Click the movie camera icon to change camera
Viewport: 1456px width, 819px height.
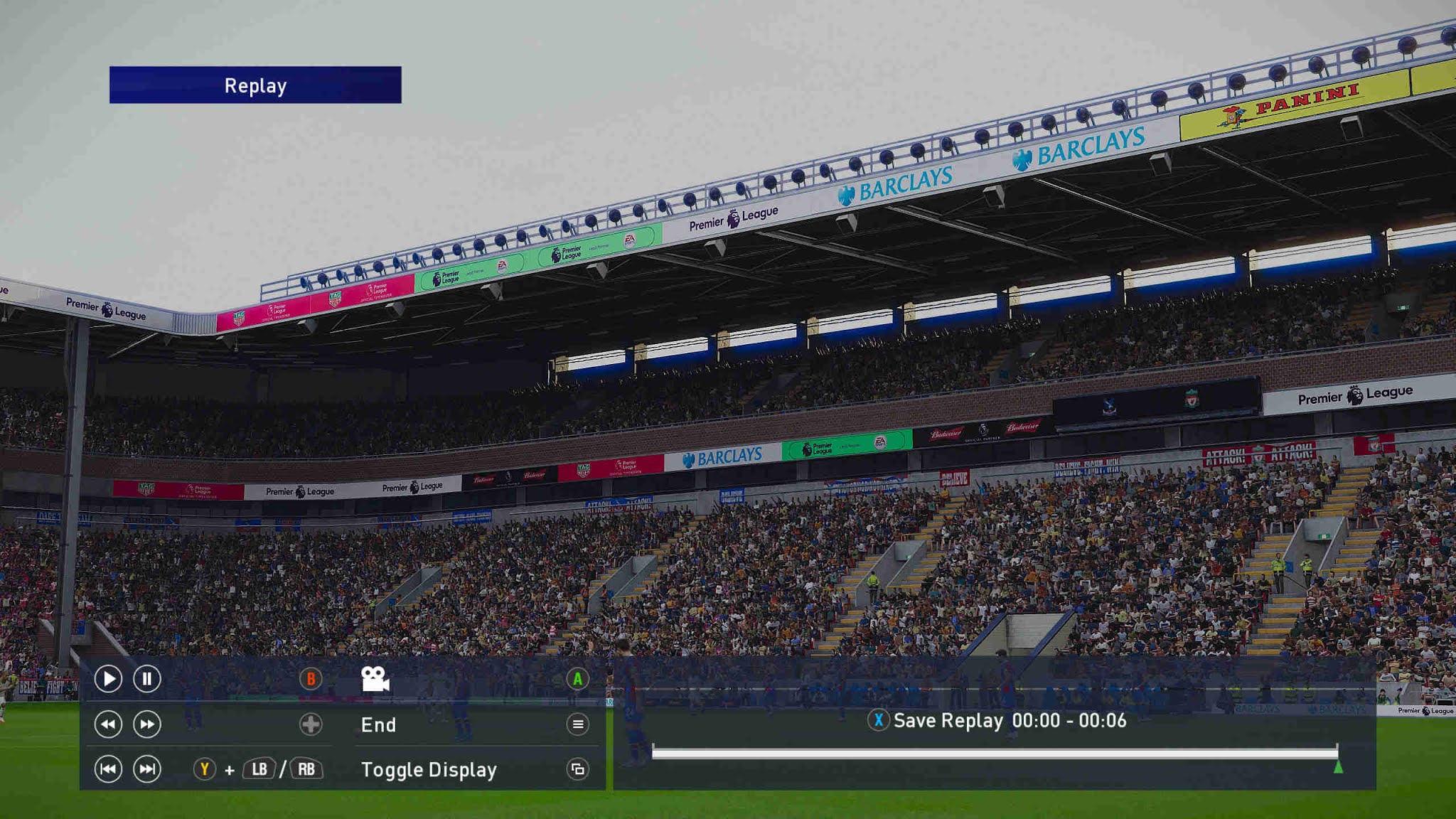click(375, 678)
